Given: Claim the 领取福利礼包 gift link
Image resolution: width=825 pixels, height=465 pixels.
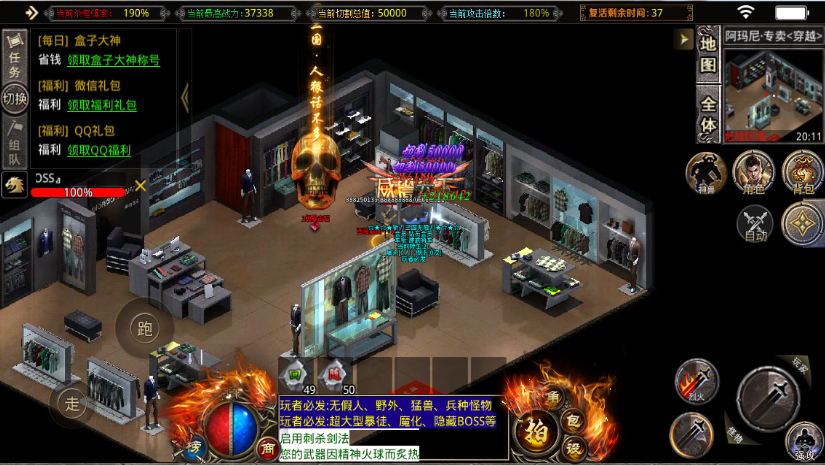Looking at the screenshot, I should click(x=102, y=105).
